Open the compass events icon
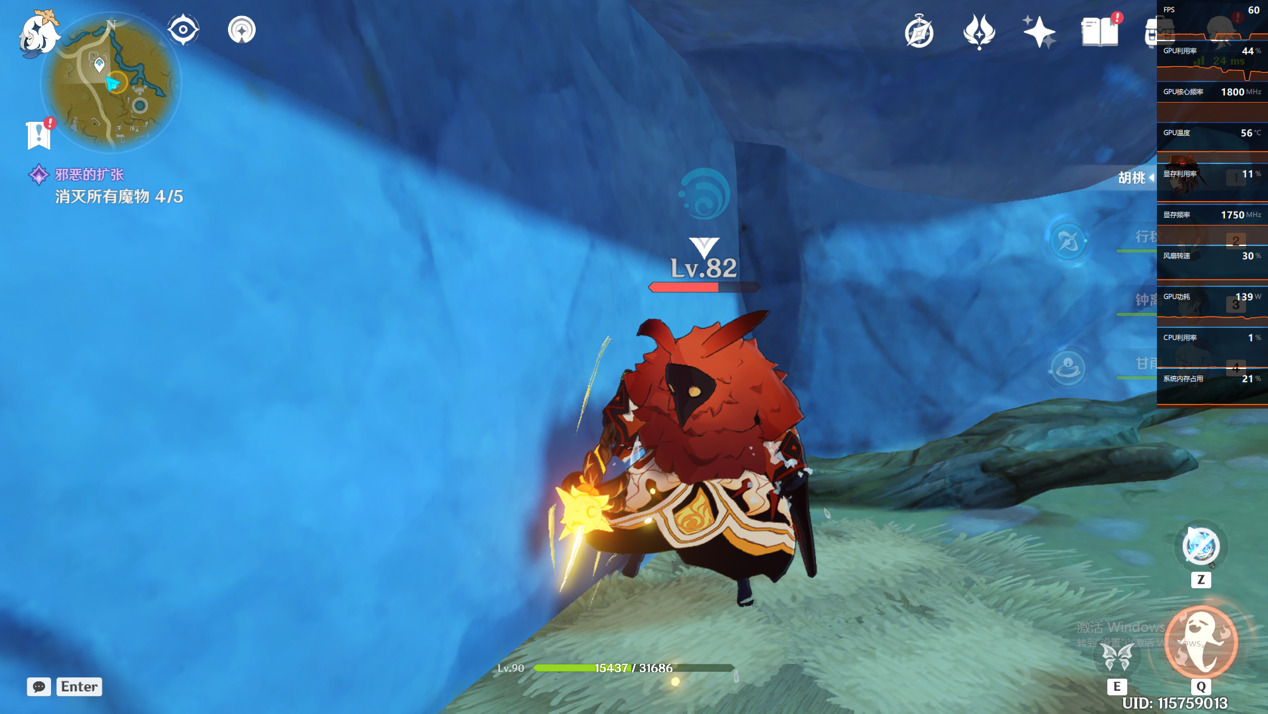Viewport: 1268px width, 714px height. tap(919, 32)
